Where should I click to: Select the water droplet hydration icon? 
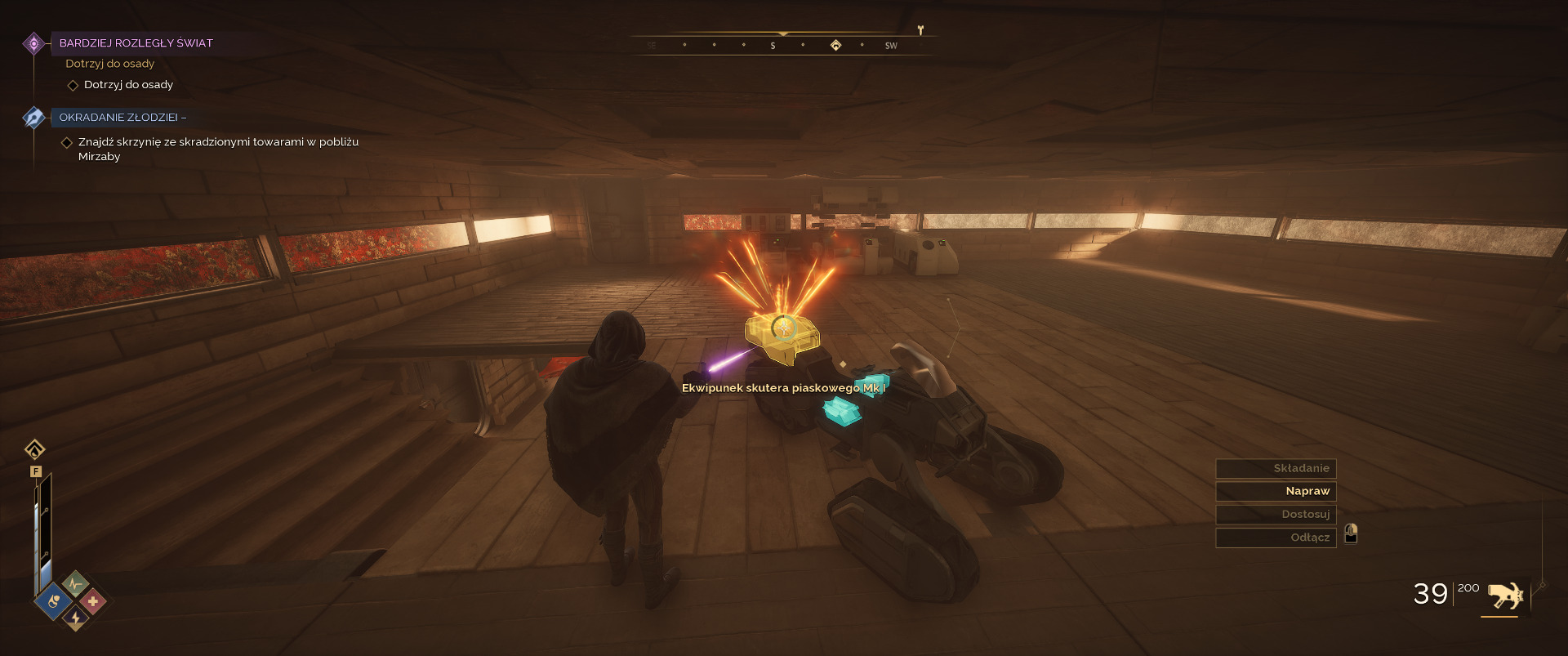(34, 449)
